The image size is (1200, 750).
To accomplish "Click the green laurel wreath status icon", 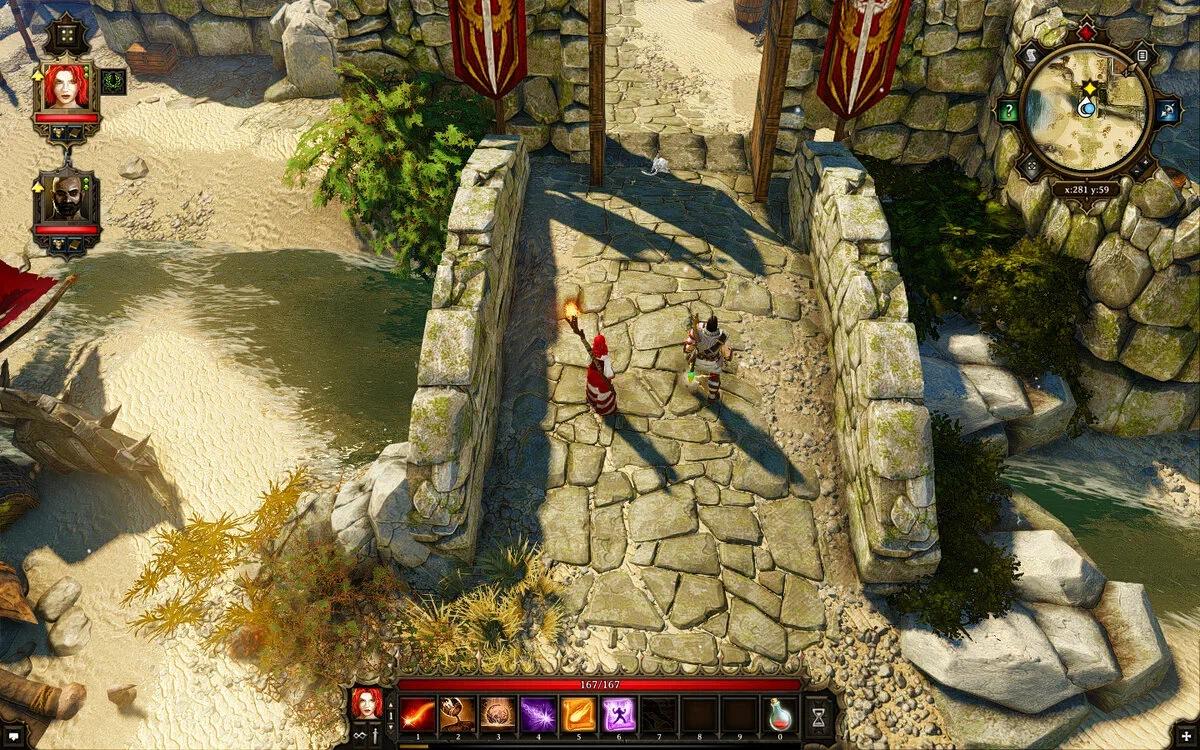I will pos(113,82).
